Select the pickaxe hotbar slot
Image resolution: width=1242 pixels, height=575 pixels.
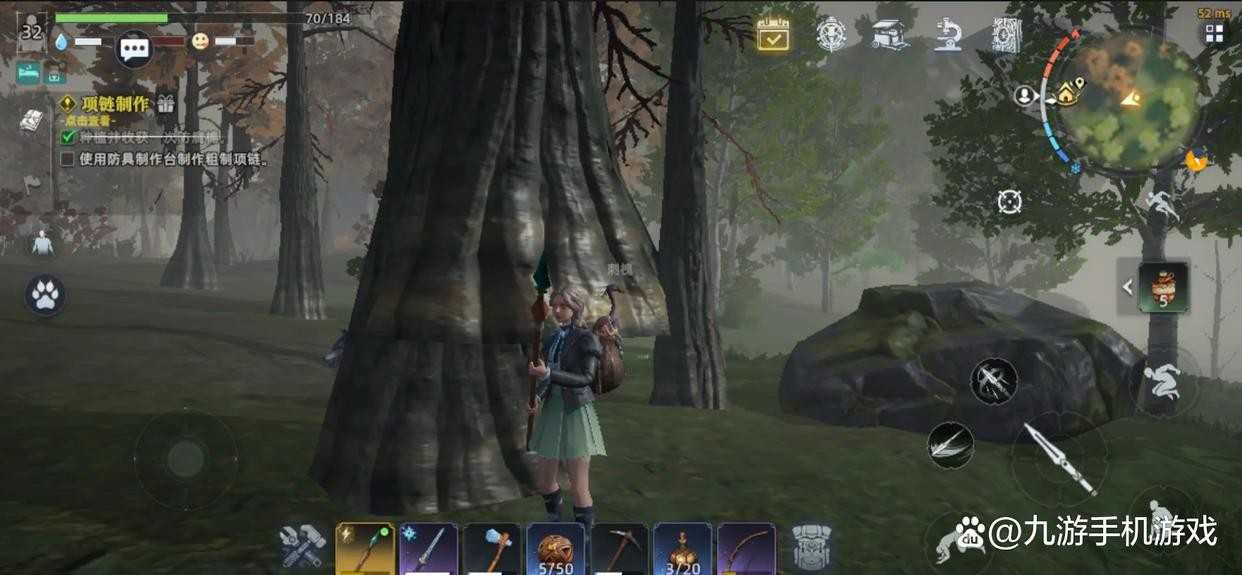click(x=619, y=549)
